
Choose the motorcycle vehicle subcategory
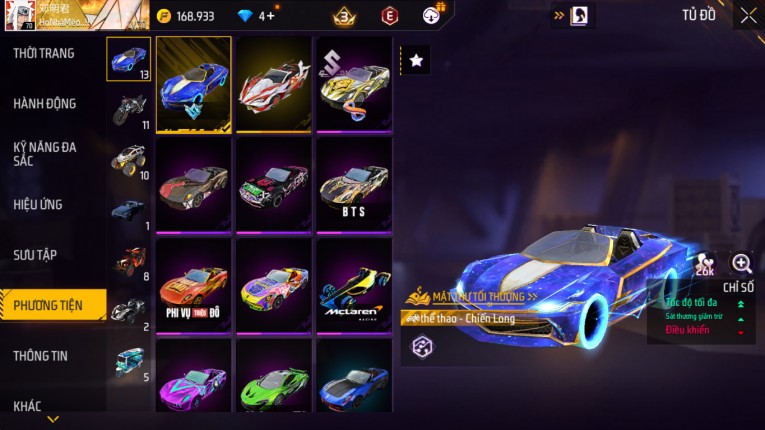click(129, 110)
